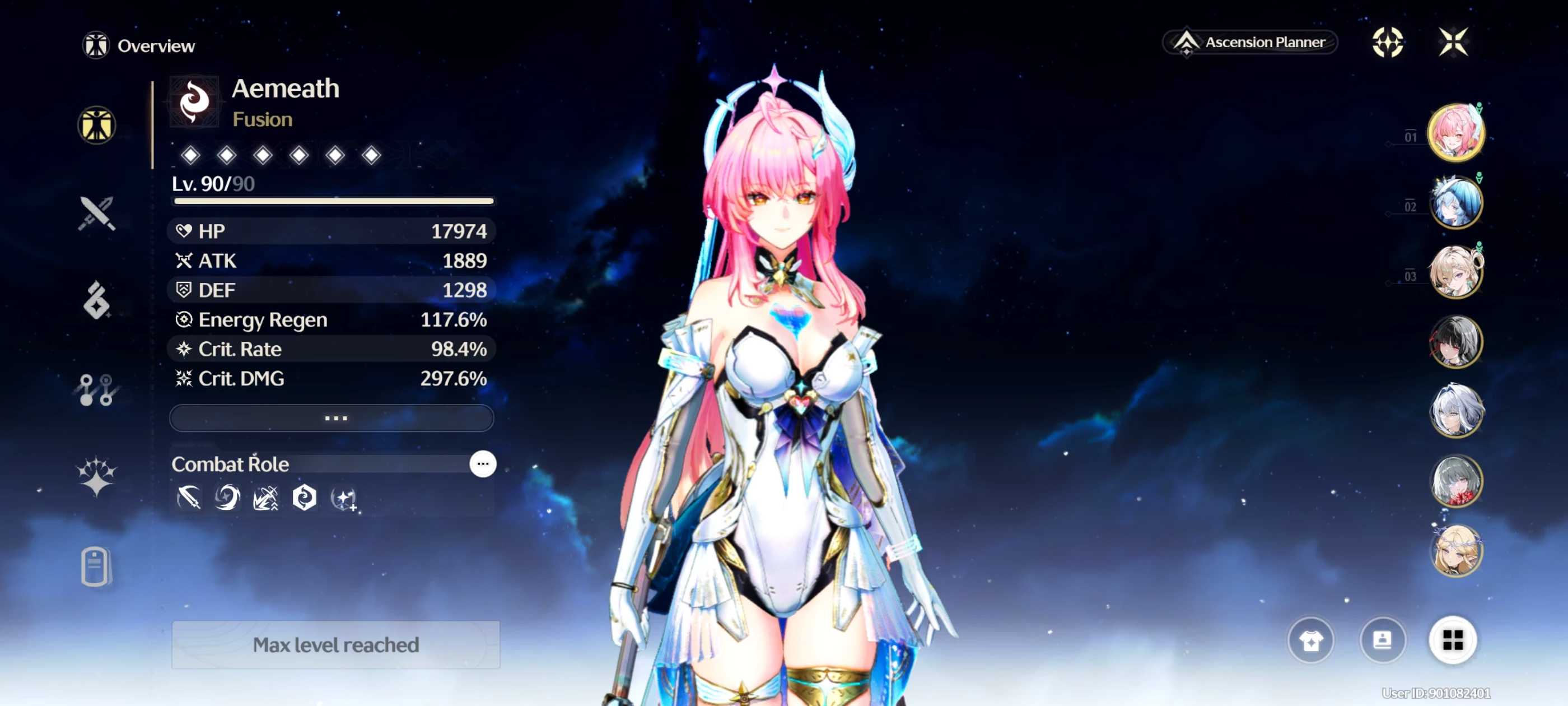Open the four-square grid menu button
The width and height of the screenshot is (1568, 706).
coord(1452,640)
